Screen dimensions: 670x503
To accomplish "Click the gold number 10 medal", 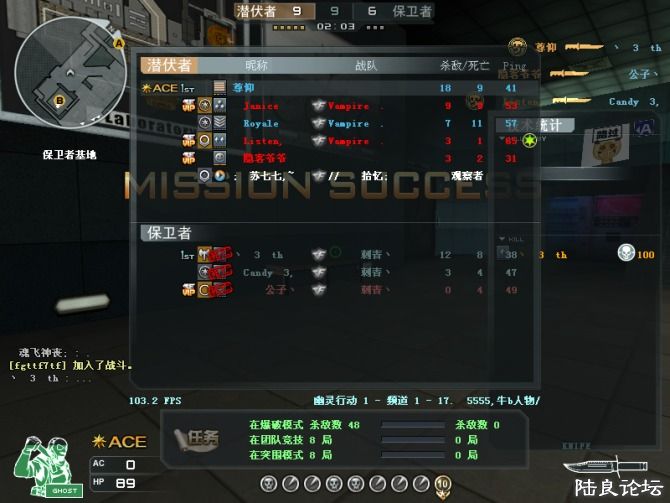I will coord(444,483).
